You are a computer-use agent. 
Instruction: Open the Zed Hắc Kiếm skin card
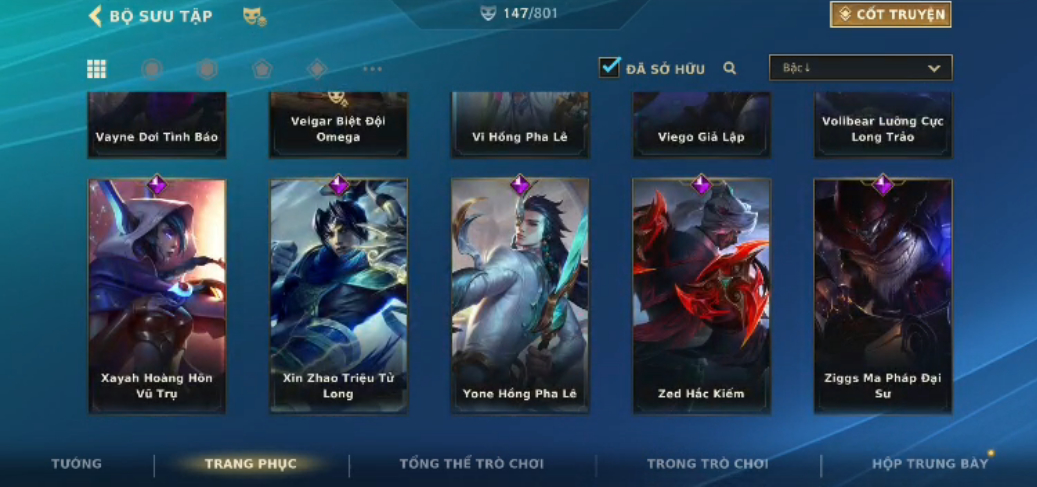tap(701, 295)
